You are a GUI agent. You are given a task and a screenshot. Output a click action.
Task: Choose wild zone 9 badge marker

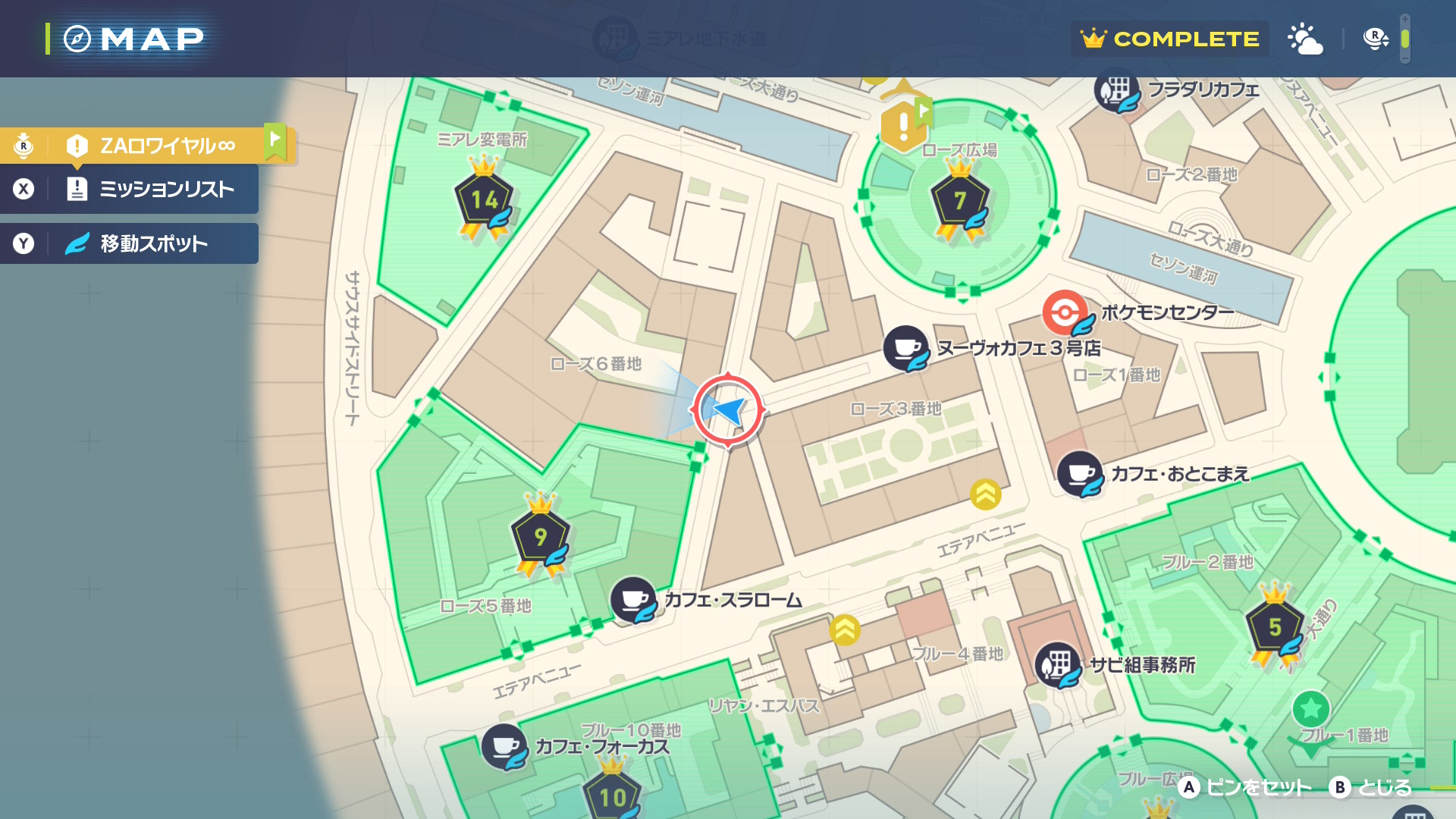pos(540,537)
